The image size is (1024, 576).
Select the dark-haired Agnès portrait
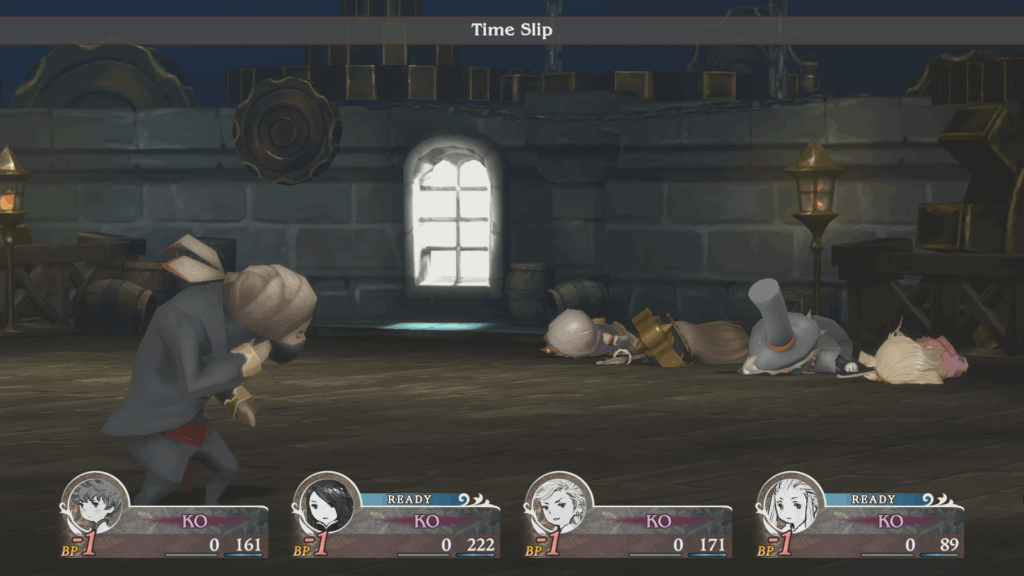(327, 505)
